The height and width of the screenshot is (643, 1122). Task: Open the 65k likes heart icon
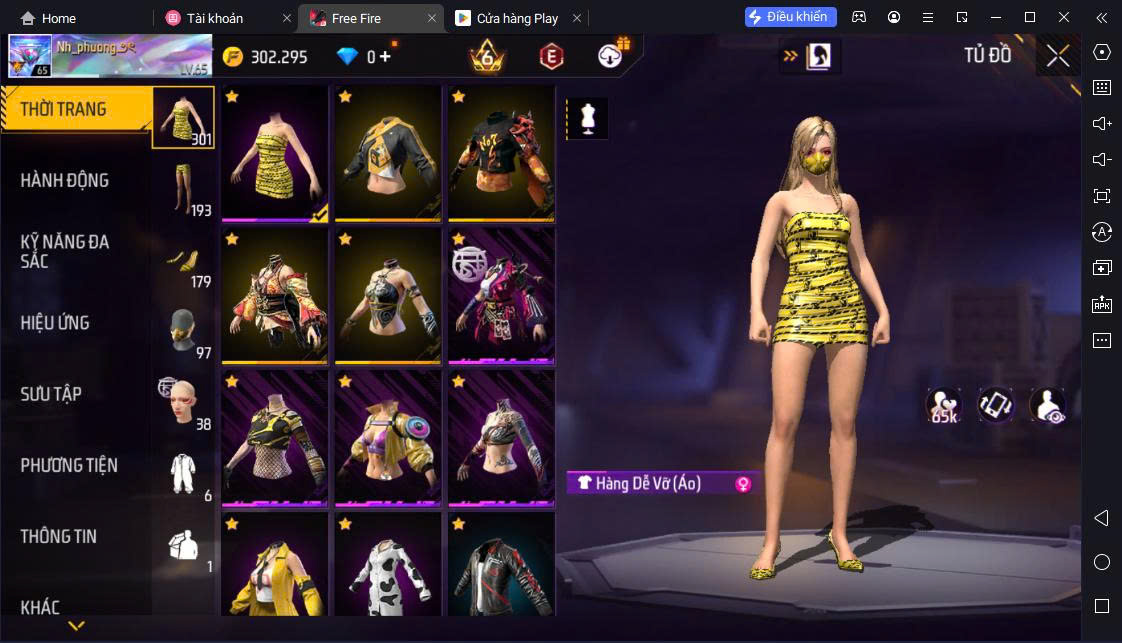(x=944, y=405)
